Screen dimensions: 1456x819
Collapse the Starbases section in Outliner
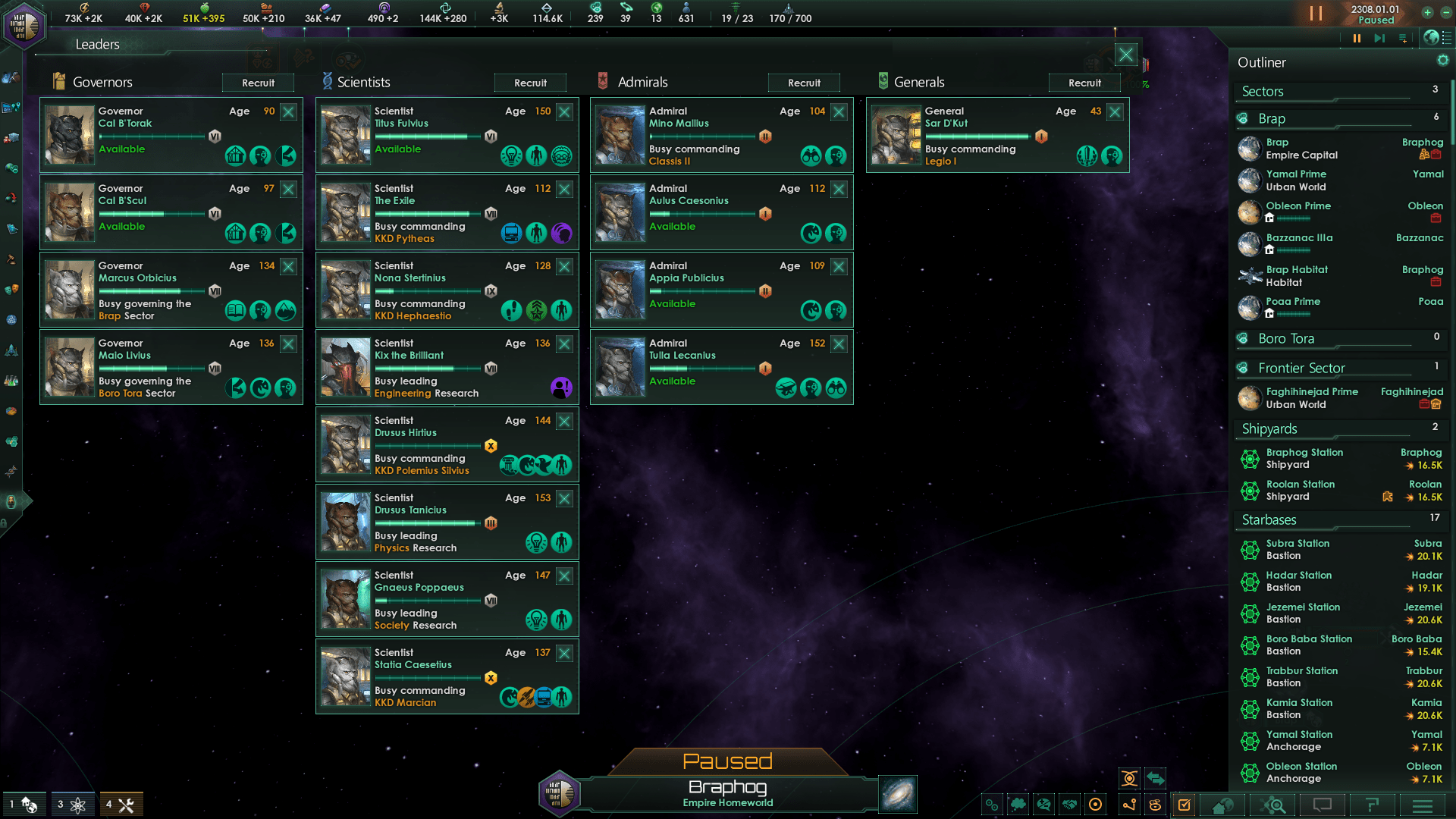(x=1269, y=520)
